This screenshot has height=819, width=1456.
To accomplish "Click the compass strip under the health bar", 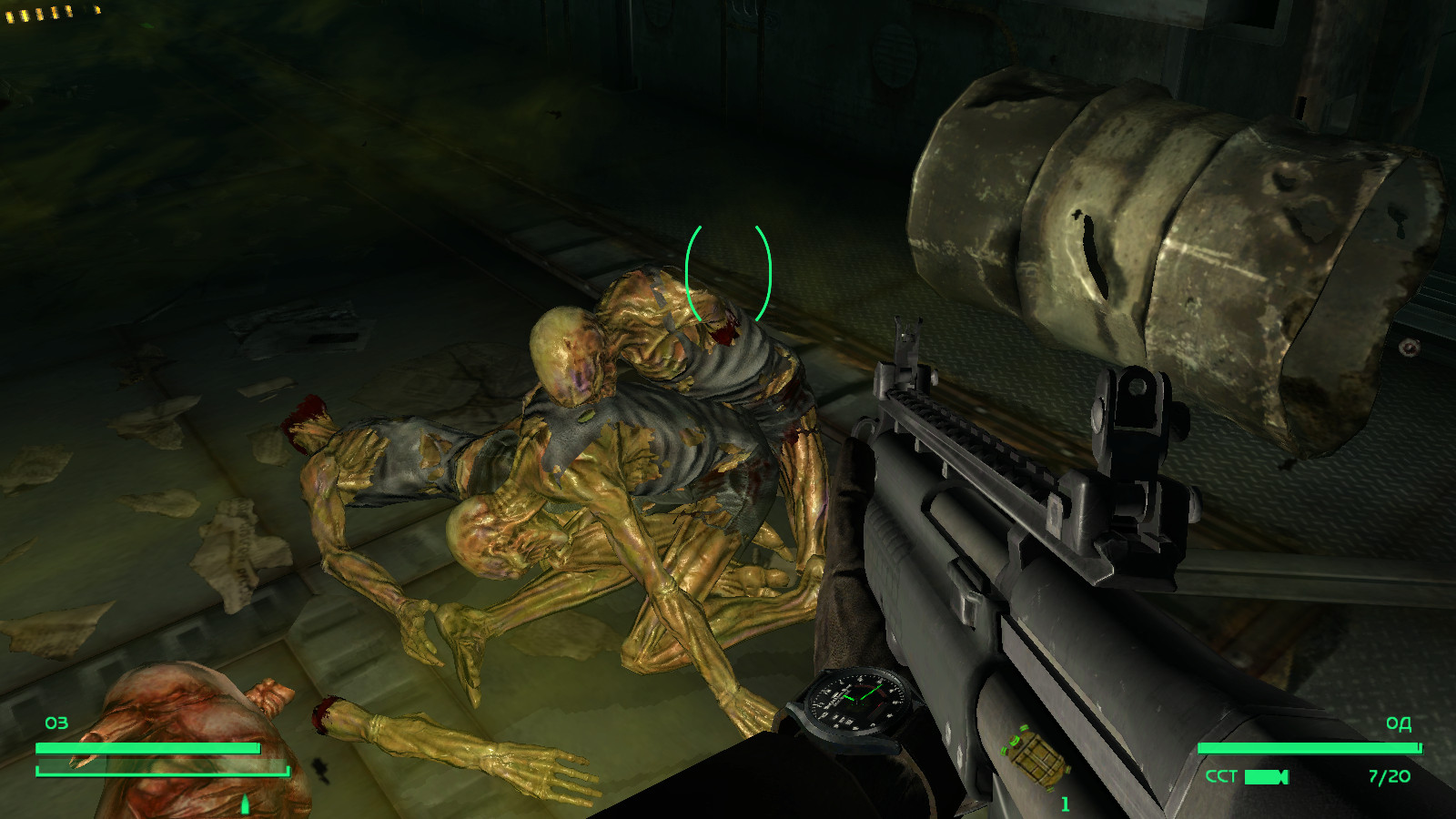I will coord(162,772).
